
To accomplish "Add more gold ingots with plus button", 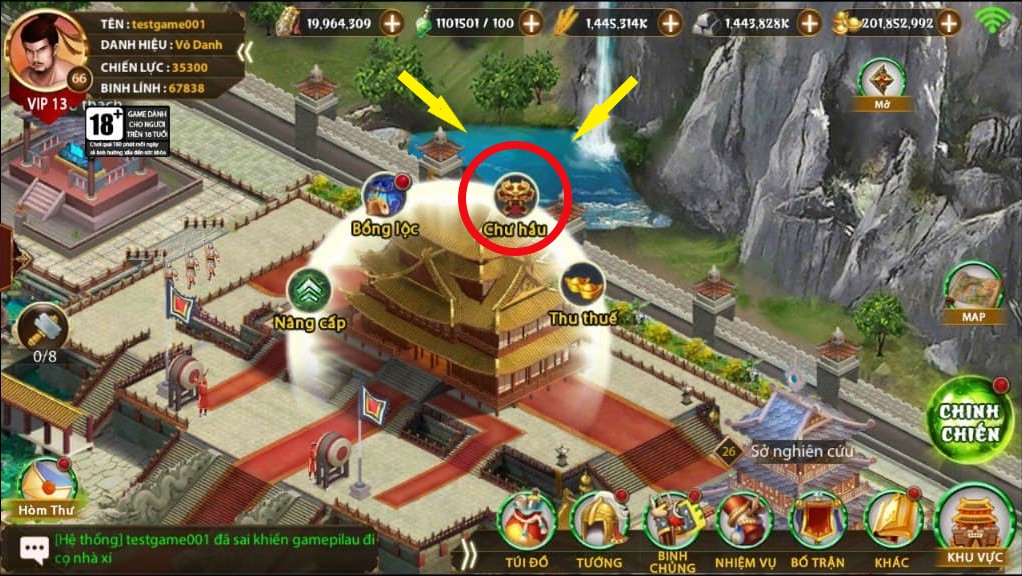I will (x=984, y=22).
